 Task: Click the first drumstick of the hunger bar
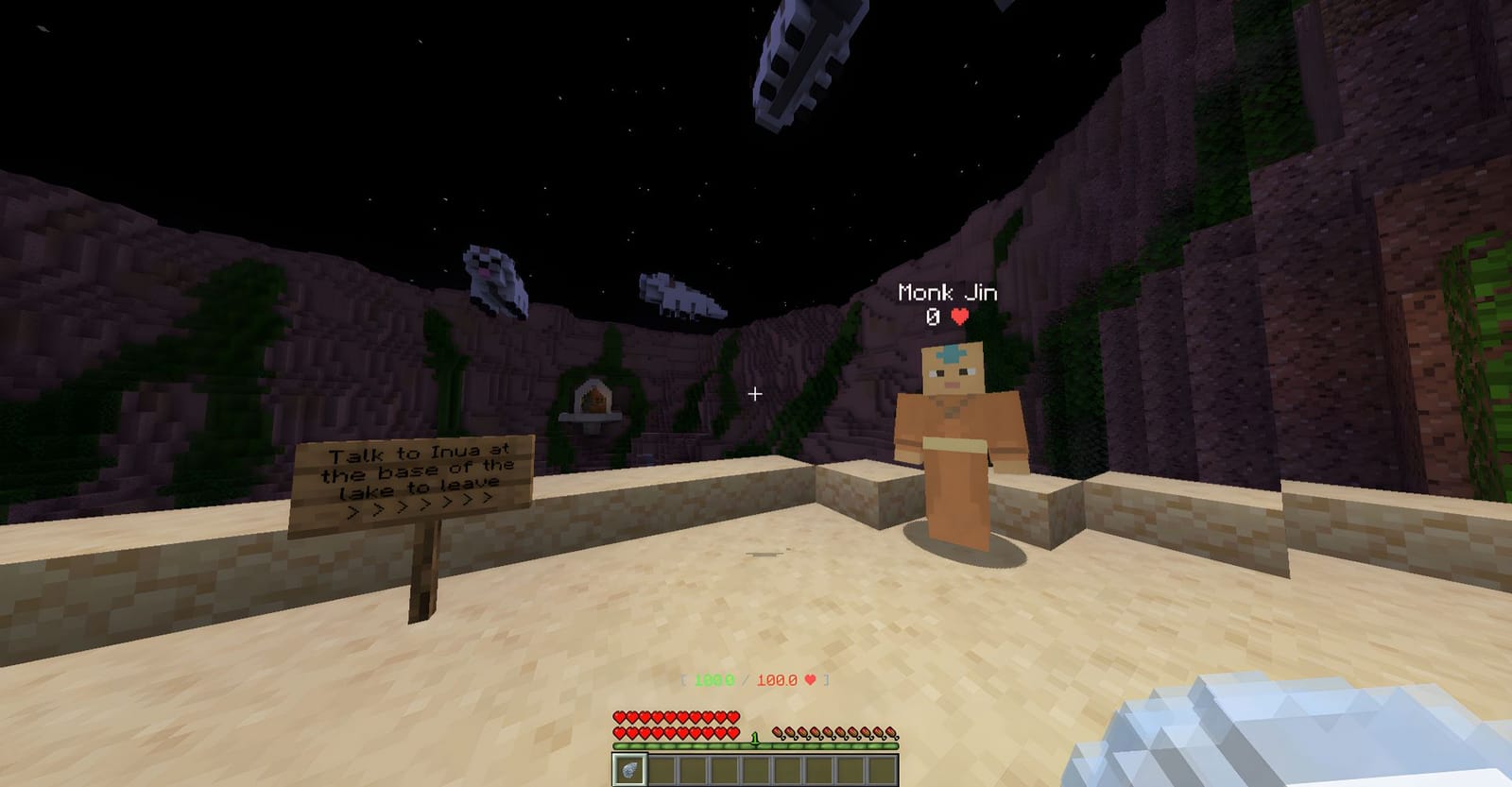776,734
